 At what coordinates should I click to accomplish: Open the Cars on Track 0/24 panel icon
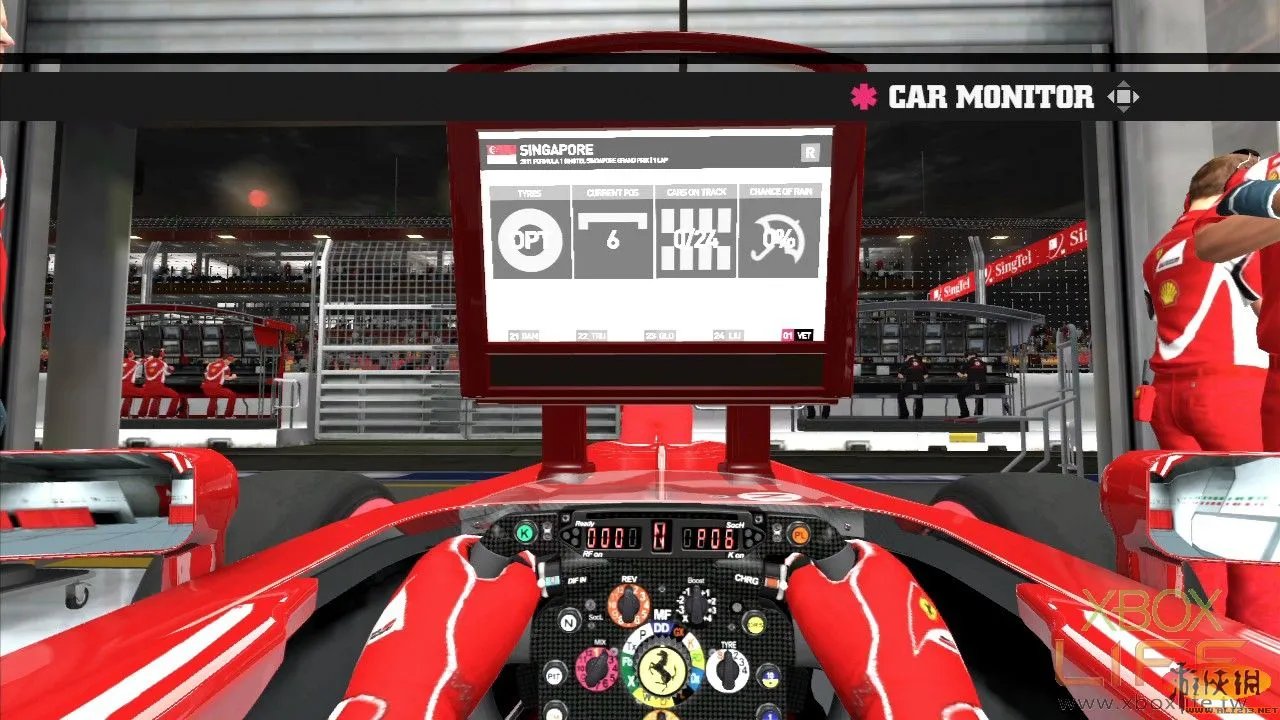click(x=694, y=239)
